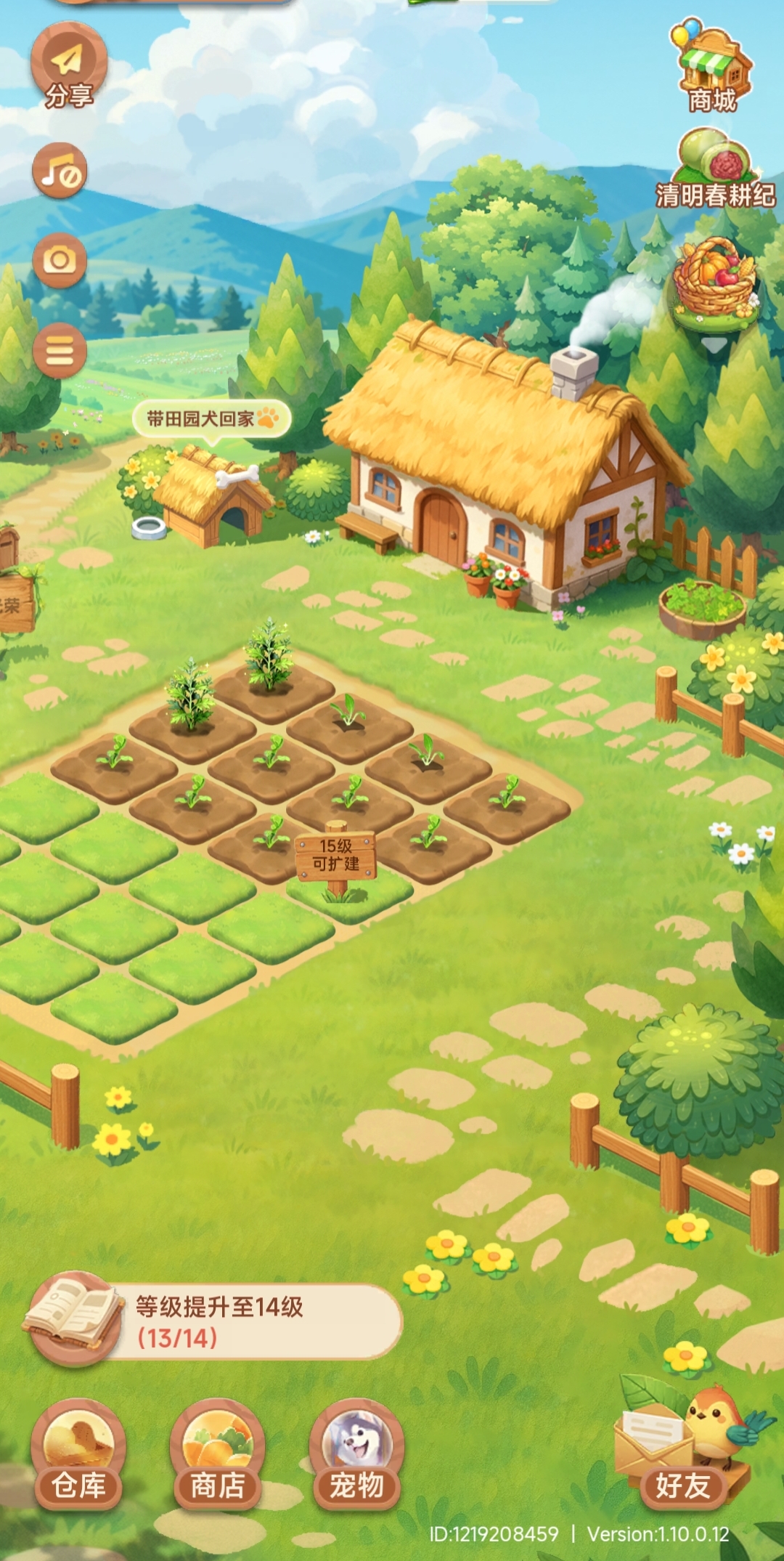Open the 商店 store

point(217,1456)
